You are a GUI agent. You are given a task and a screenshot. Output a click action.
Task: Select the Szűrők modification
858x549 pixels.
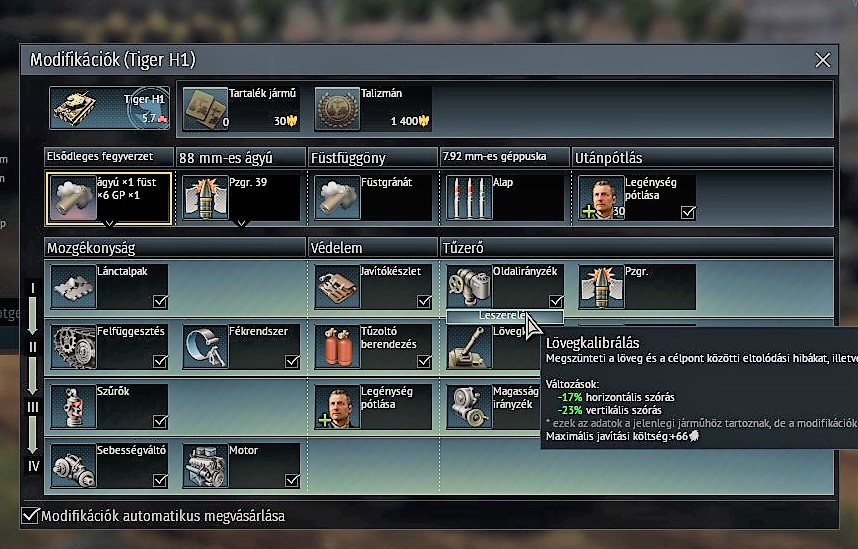[x=109, y=406]
